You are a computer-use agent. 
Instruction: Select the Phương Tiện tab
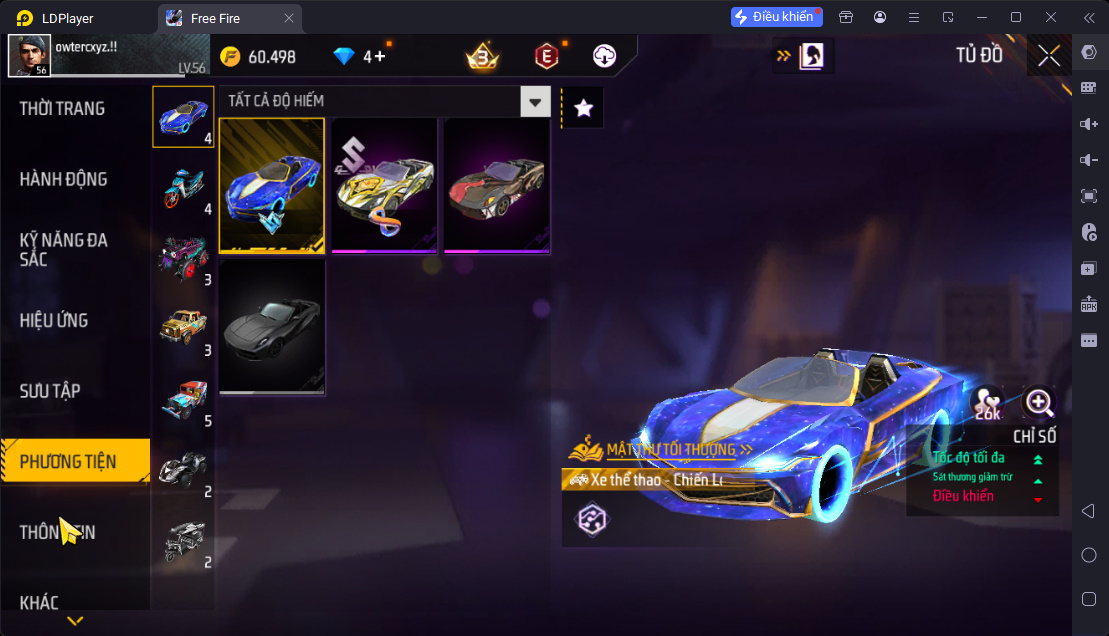click(x=68, y=462)
